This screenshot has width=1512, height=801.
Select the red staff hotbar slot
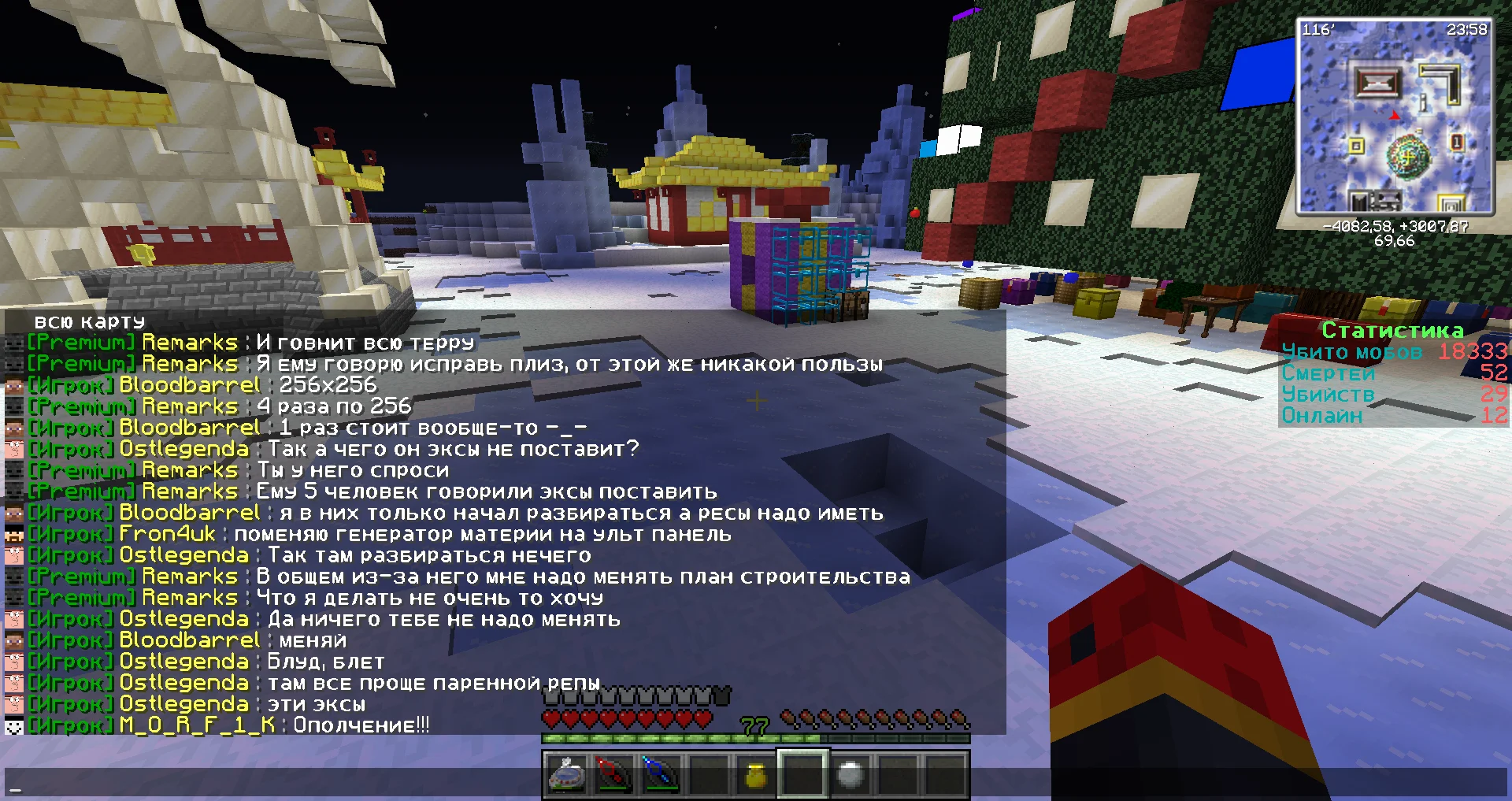(614, 775)
